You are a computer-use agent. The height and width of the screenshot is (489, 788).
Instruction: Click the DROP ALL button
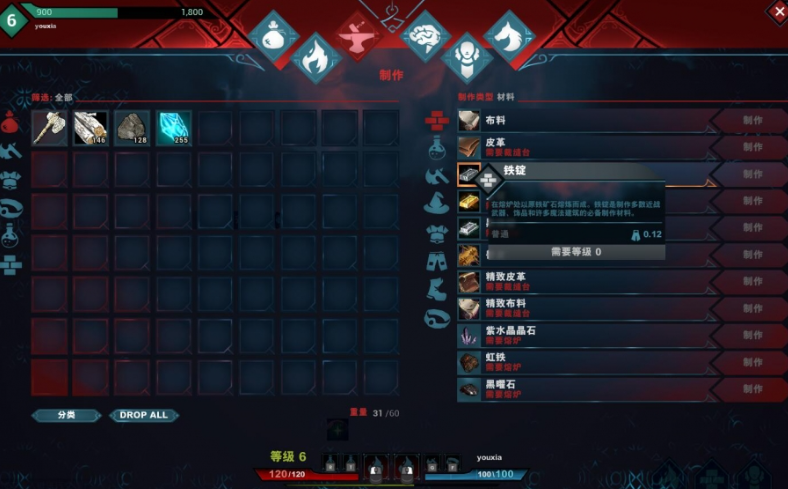(144, 415)
